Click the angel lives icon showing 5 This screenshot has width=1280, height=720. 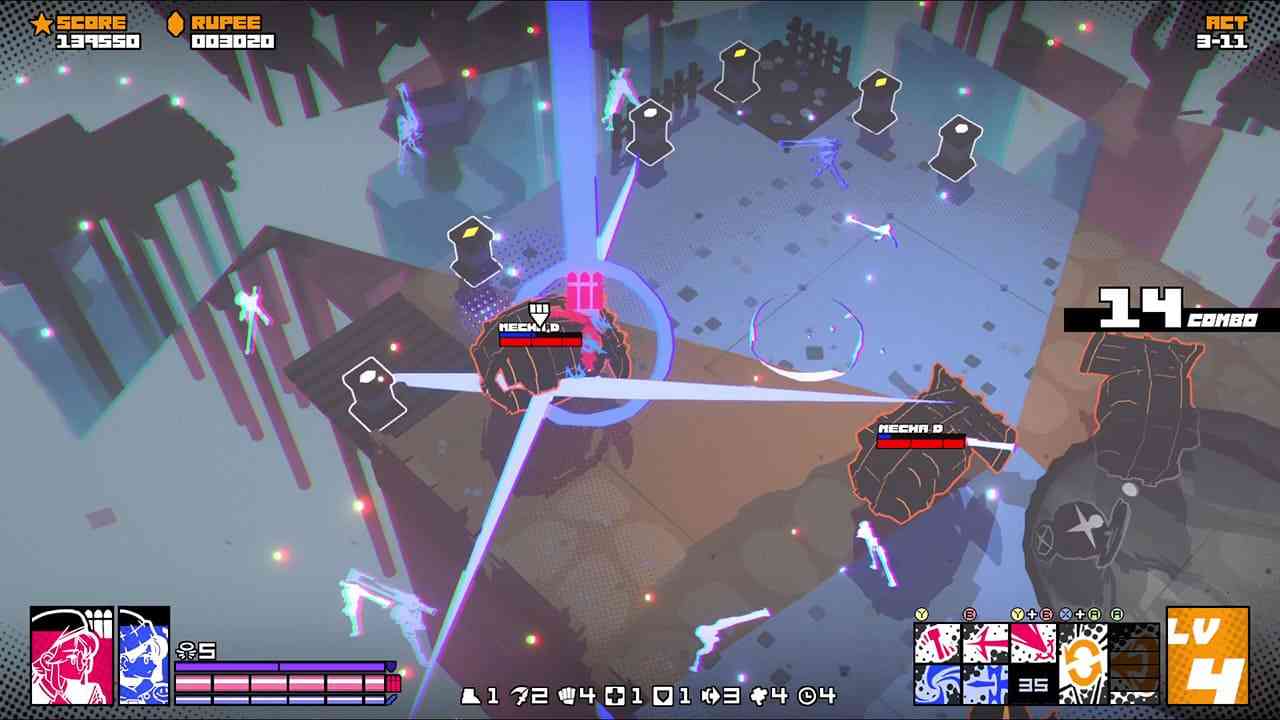[x=190, y=649]
